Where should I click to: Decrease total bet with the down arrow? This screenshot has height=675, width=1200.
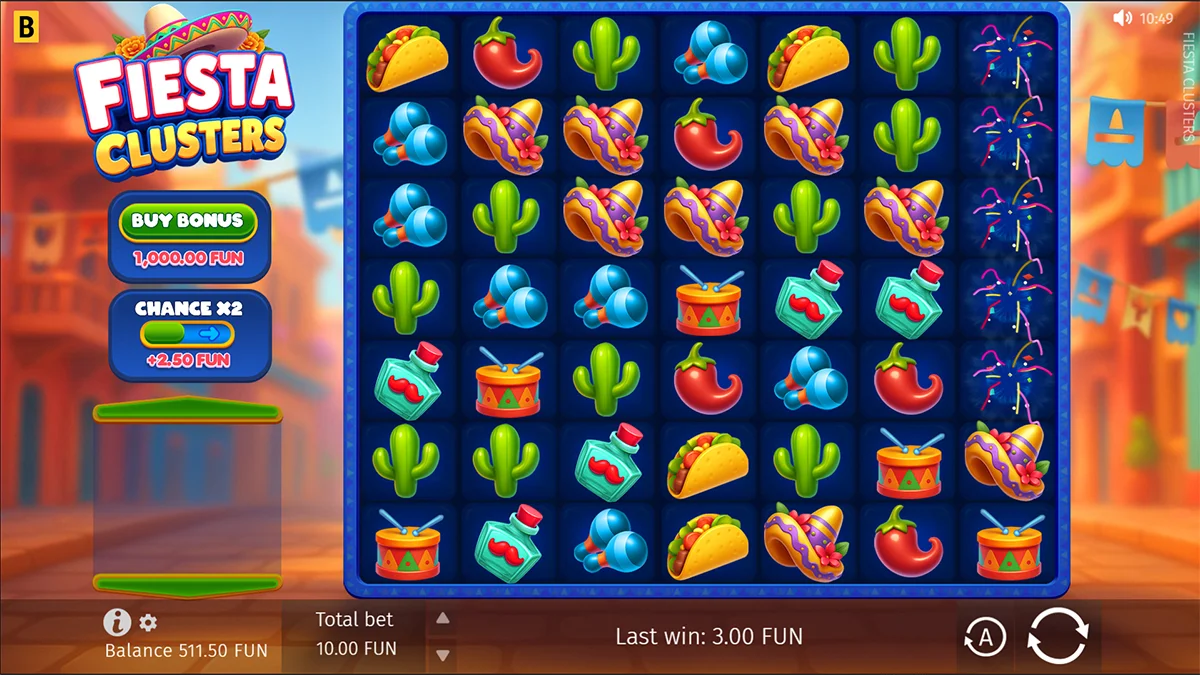442,655
